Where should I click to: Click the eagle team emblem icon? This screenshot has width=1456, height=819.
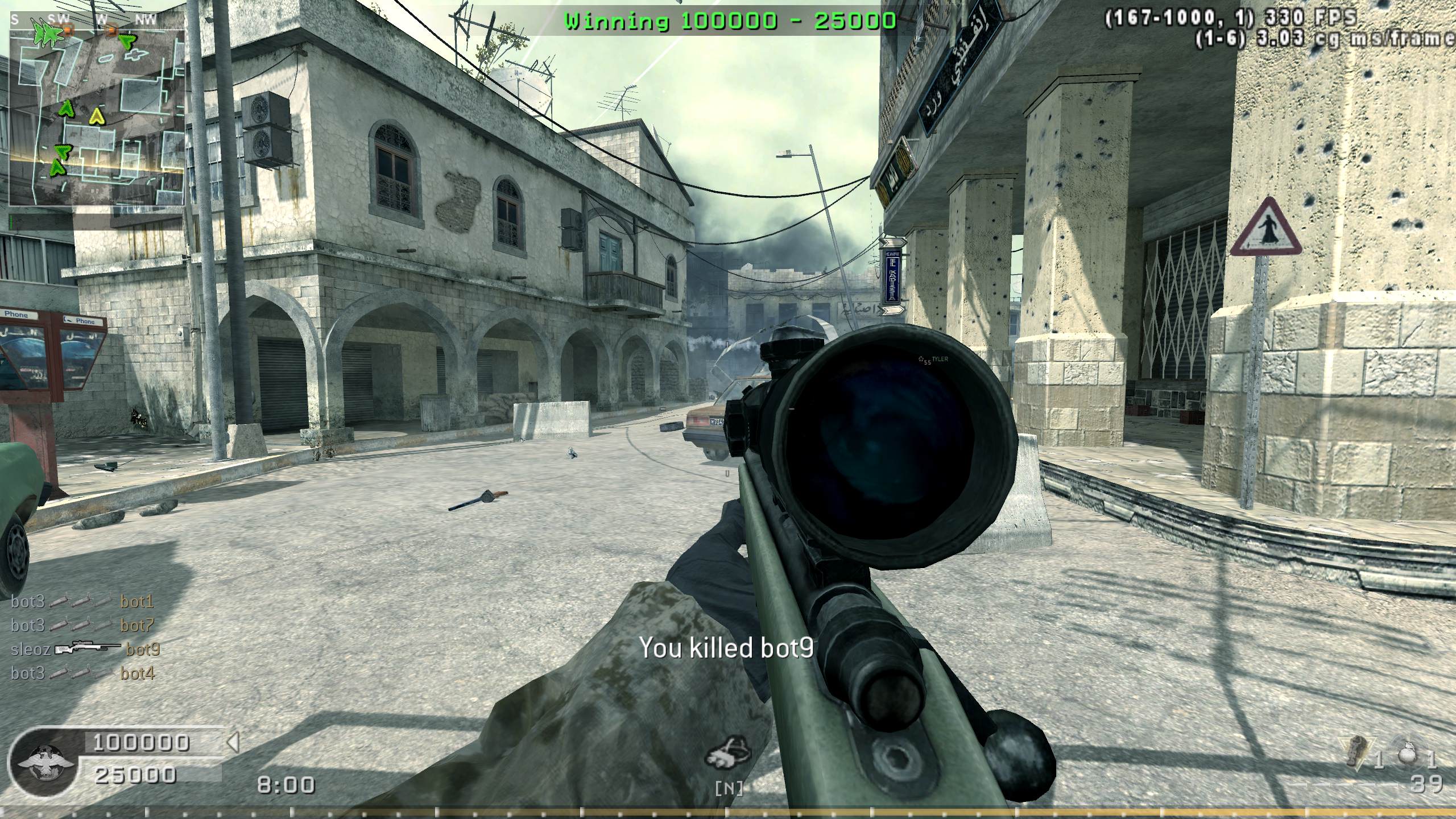click(x=43, y=762)
